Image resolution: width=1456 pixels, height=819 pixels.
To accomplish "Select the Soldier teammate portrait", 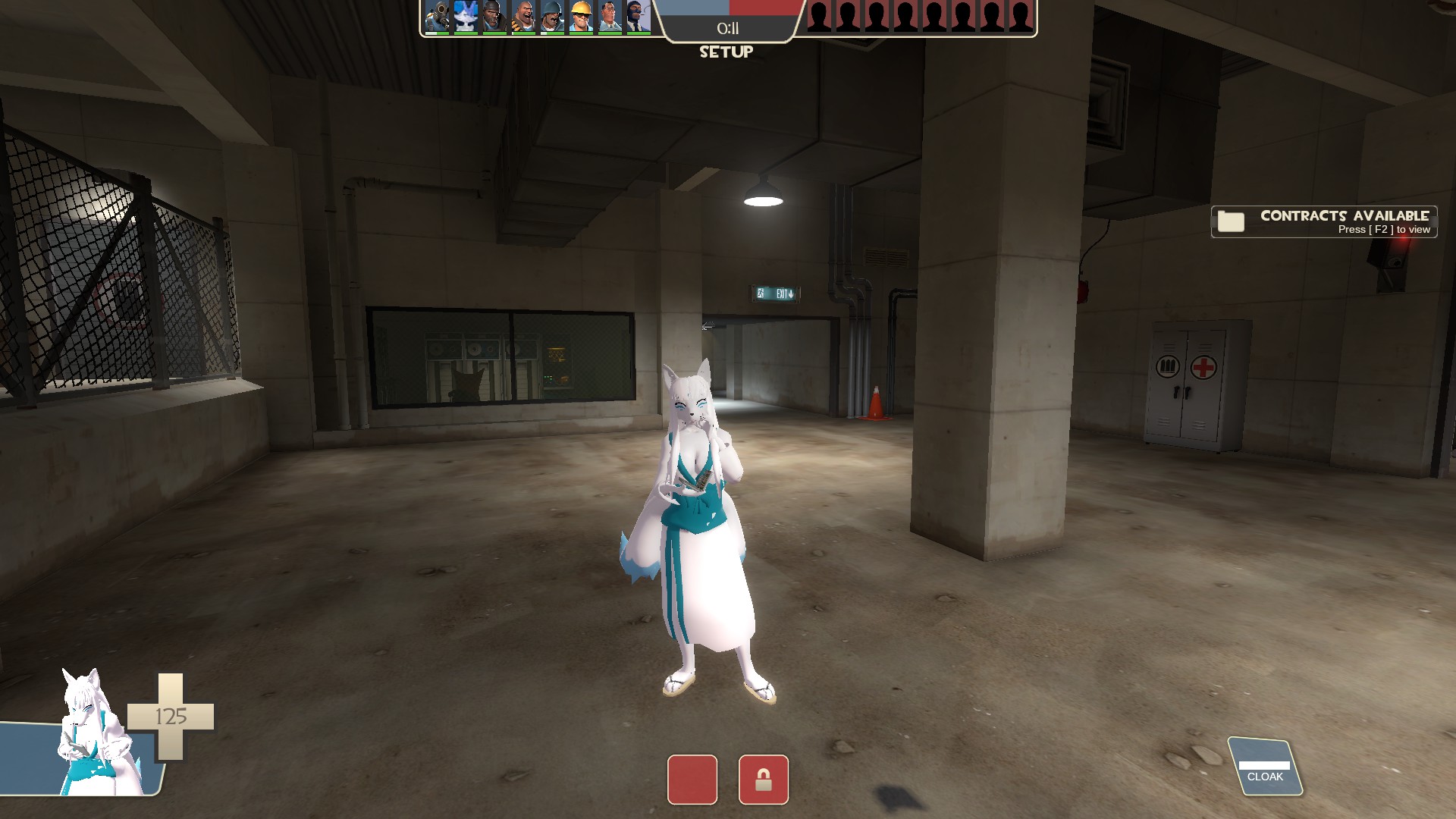I will (x=552, y=17).
